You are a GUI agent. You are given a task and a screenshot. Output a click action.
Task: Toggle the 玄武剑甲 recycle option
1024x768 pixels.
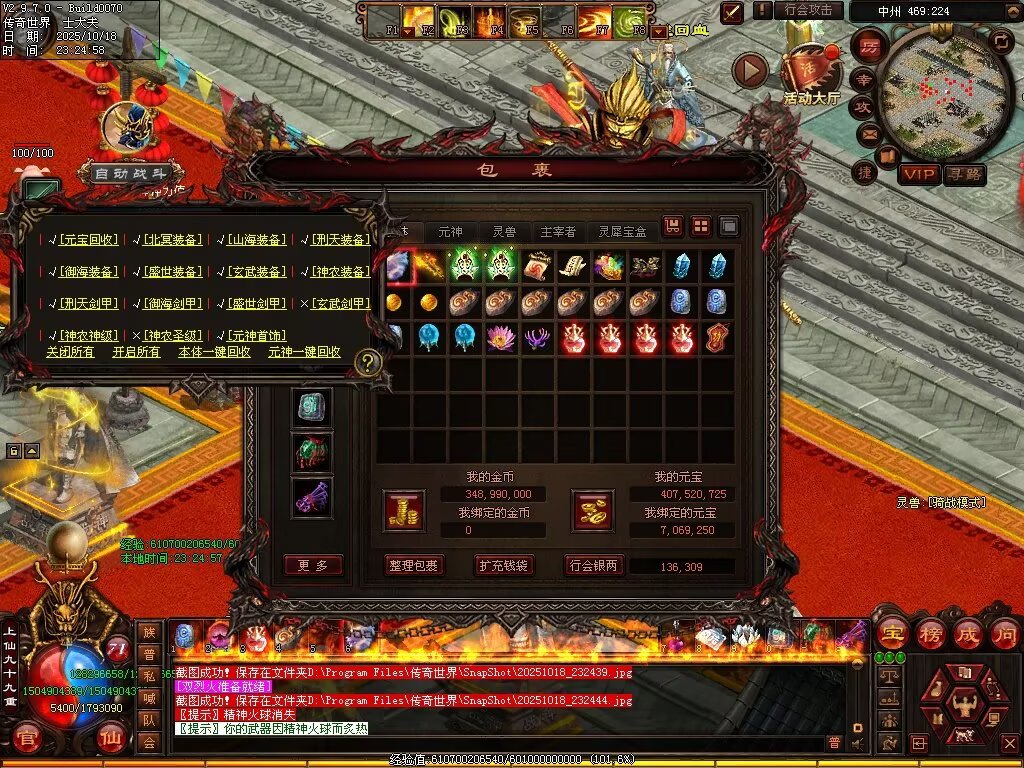[x=340, y=303]
